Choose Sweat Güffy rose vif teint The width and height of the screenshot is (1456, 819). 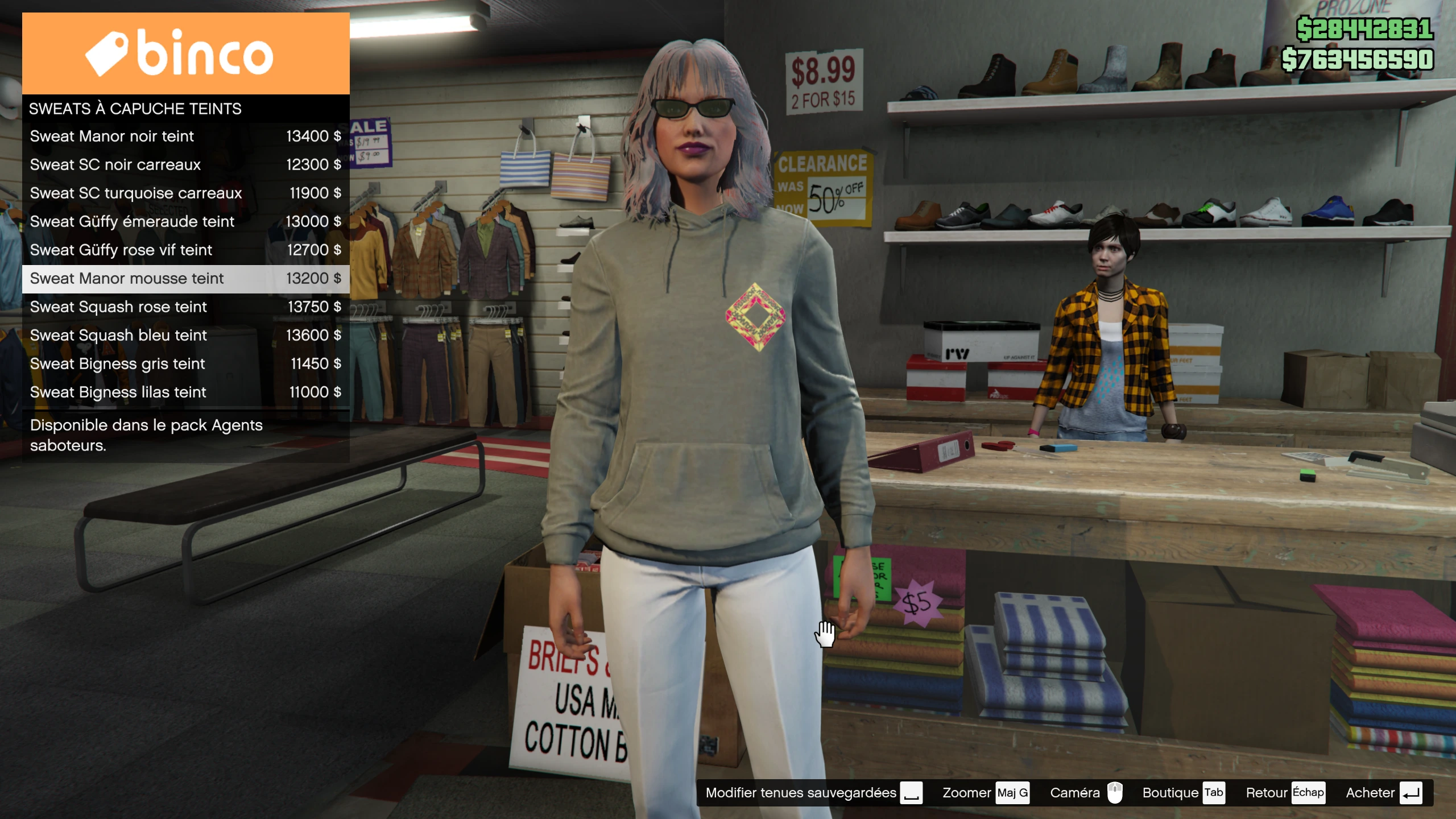(185, 250)
